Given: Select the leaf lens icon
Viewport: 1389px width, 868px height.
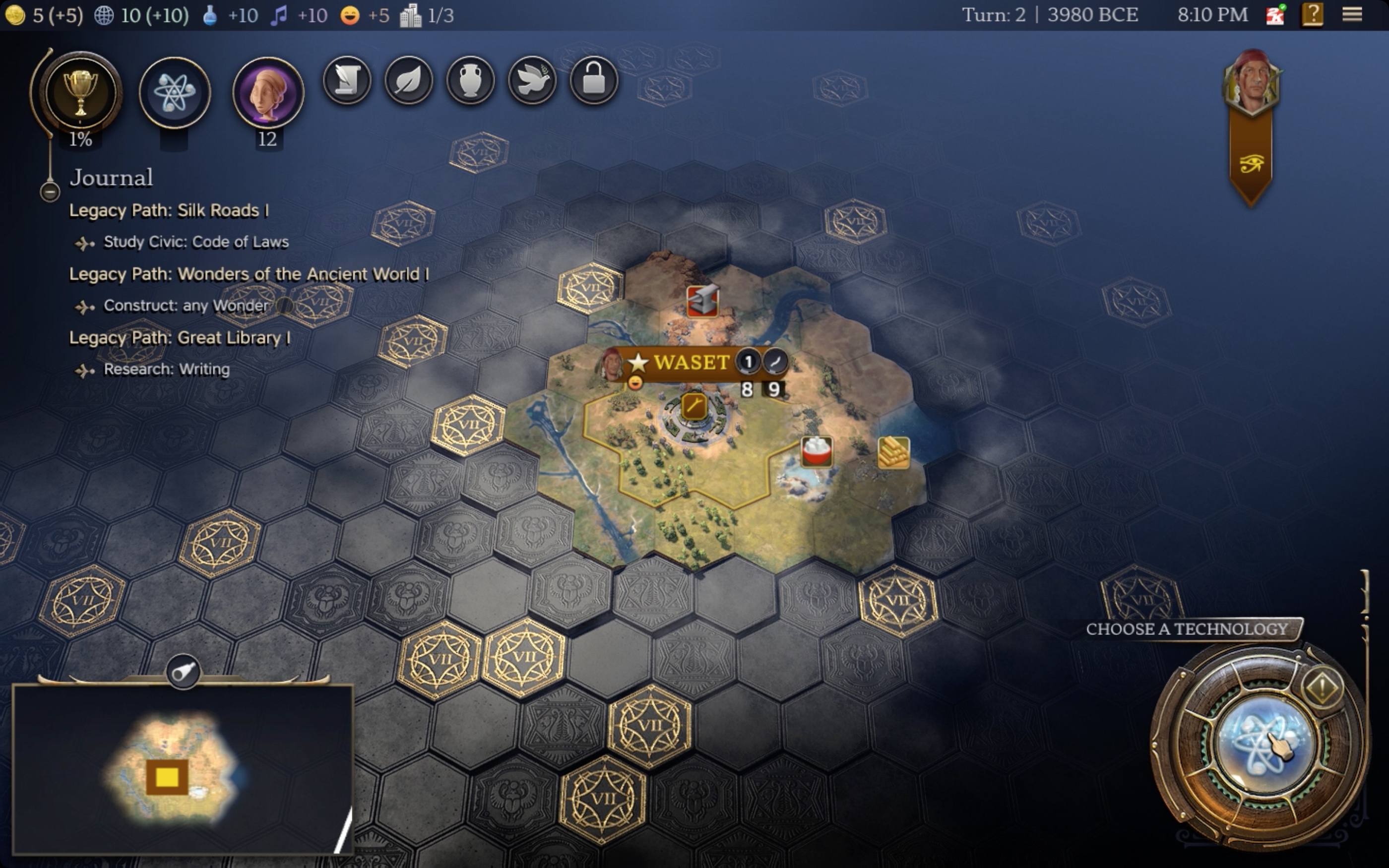Looking at the screenshot, I should (409, 80).
